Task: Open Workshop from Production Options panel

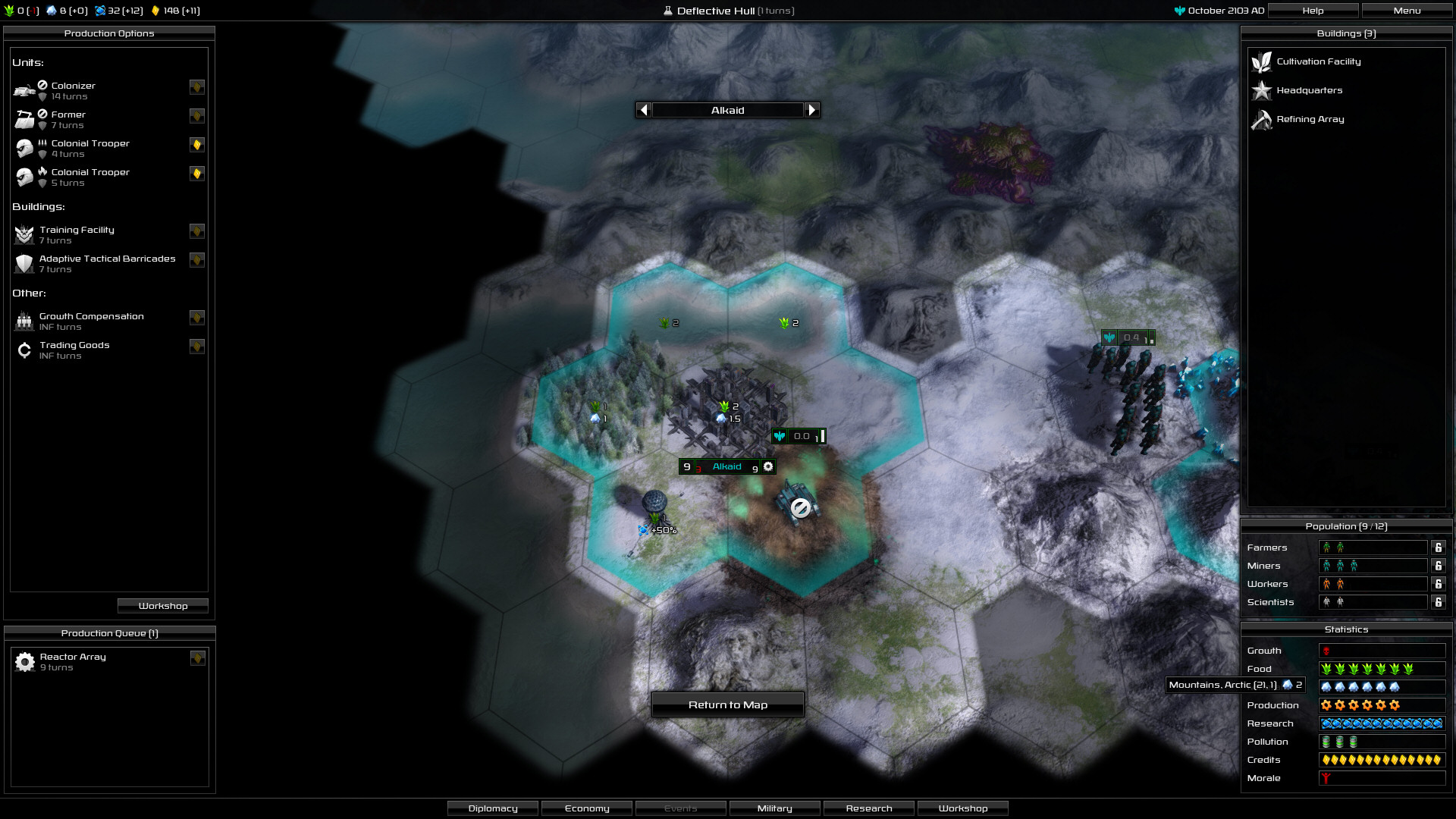Action: pos(163,606)
